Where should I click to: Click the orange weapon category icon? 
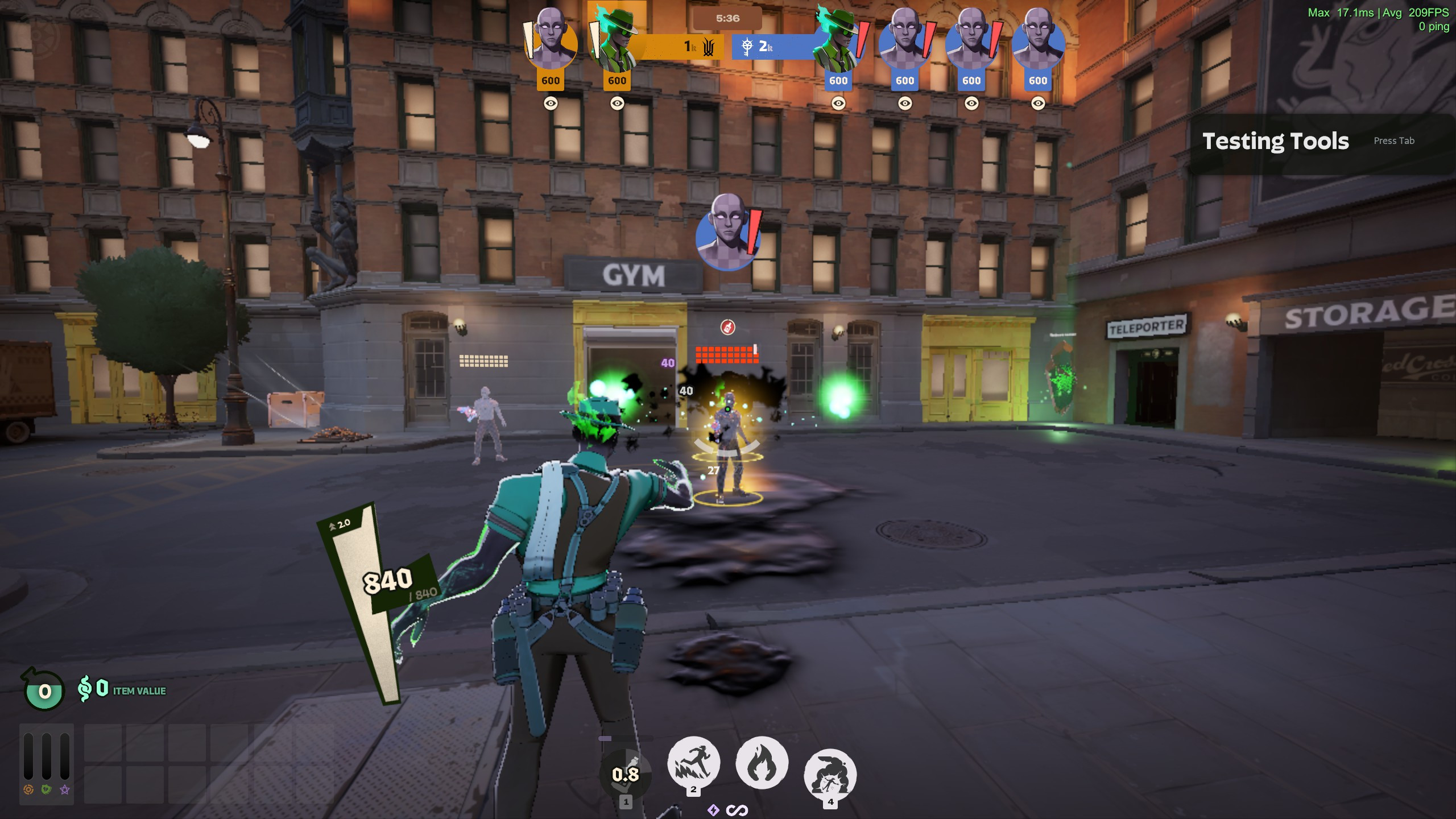pyautogui.click(x=28, y=789)
